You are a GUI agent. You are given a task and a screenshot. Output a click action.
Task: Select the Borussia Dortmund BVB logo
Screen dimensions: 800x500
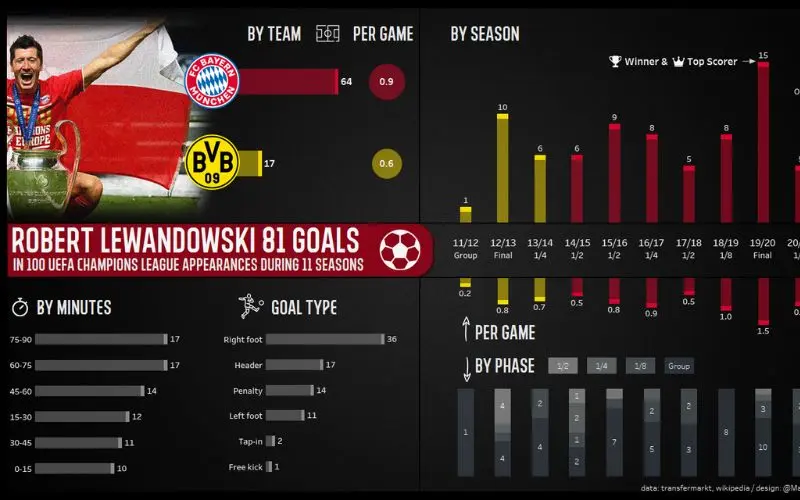212,163
